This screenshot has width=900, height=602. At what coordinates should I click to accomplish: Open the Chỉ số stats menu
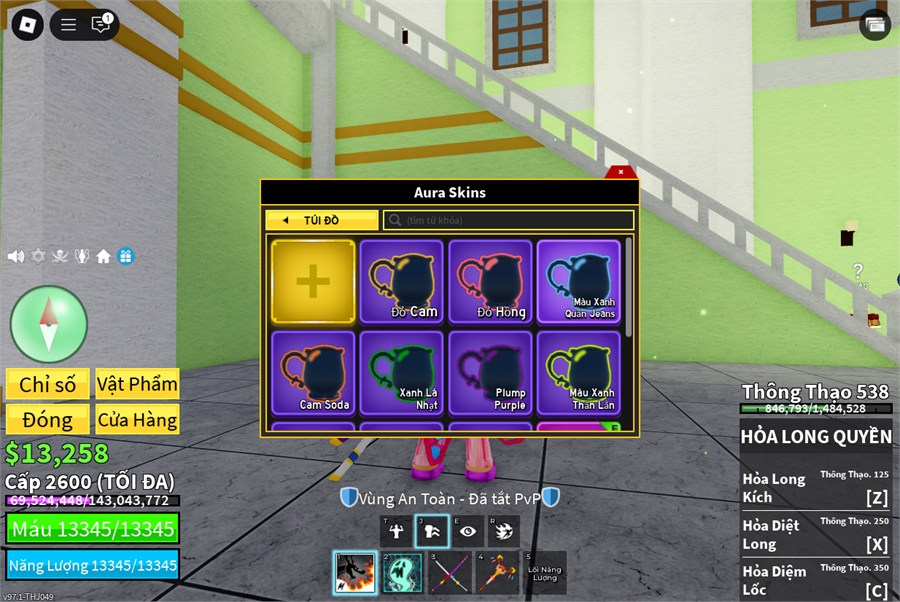click(47, 384)
